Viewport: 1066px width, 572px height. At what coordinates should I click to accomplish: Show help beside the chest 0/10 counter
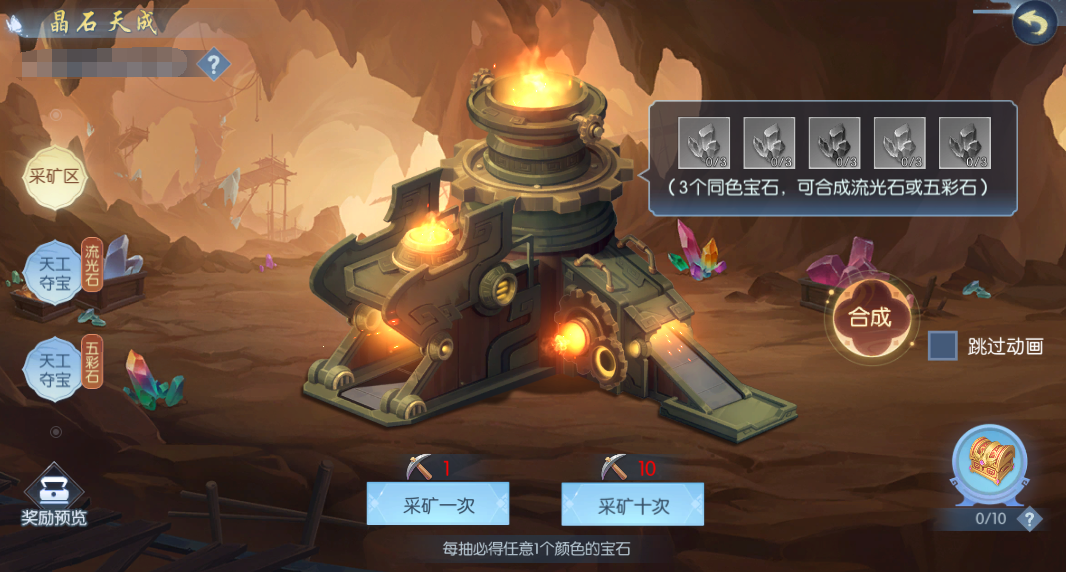pos(1029,518)
